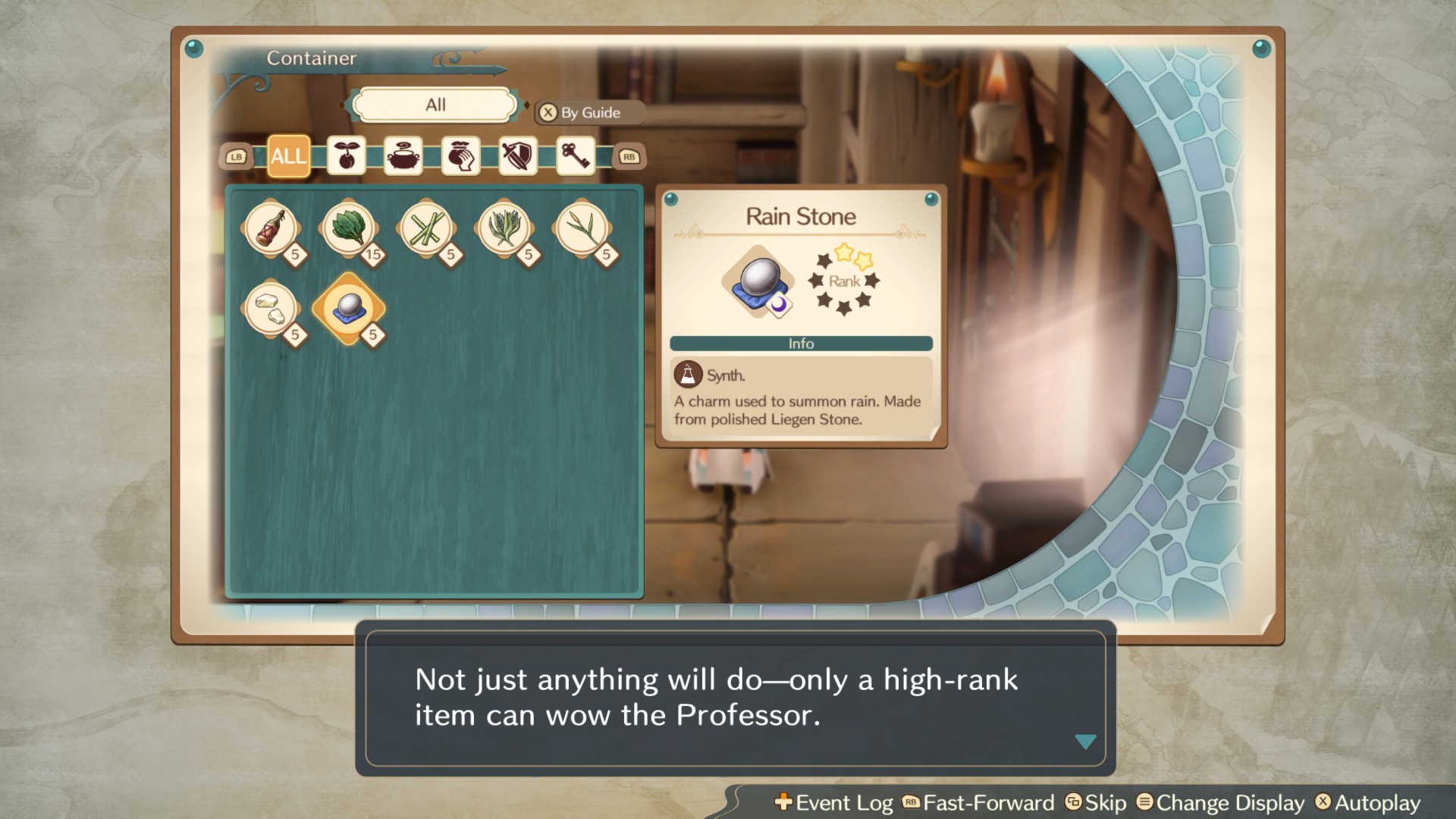Skip the current event scene

click(1097, 802)
